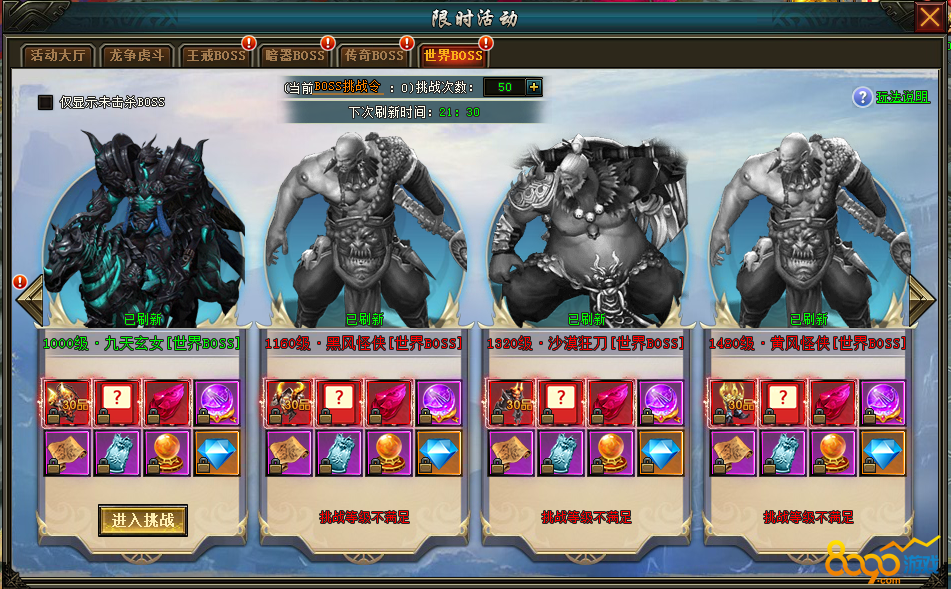The height and width of the screenshot is (589, 951).
Task: Select the 世界BOSS tab
Action: tap(453, 56)
